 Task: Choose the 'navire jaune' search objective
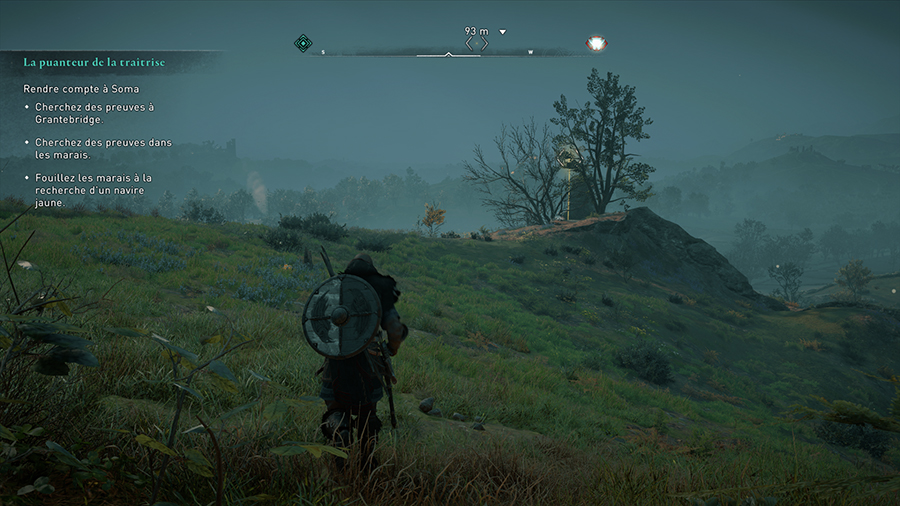point(95,189)
